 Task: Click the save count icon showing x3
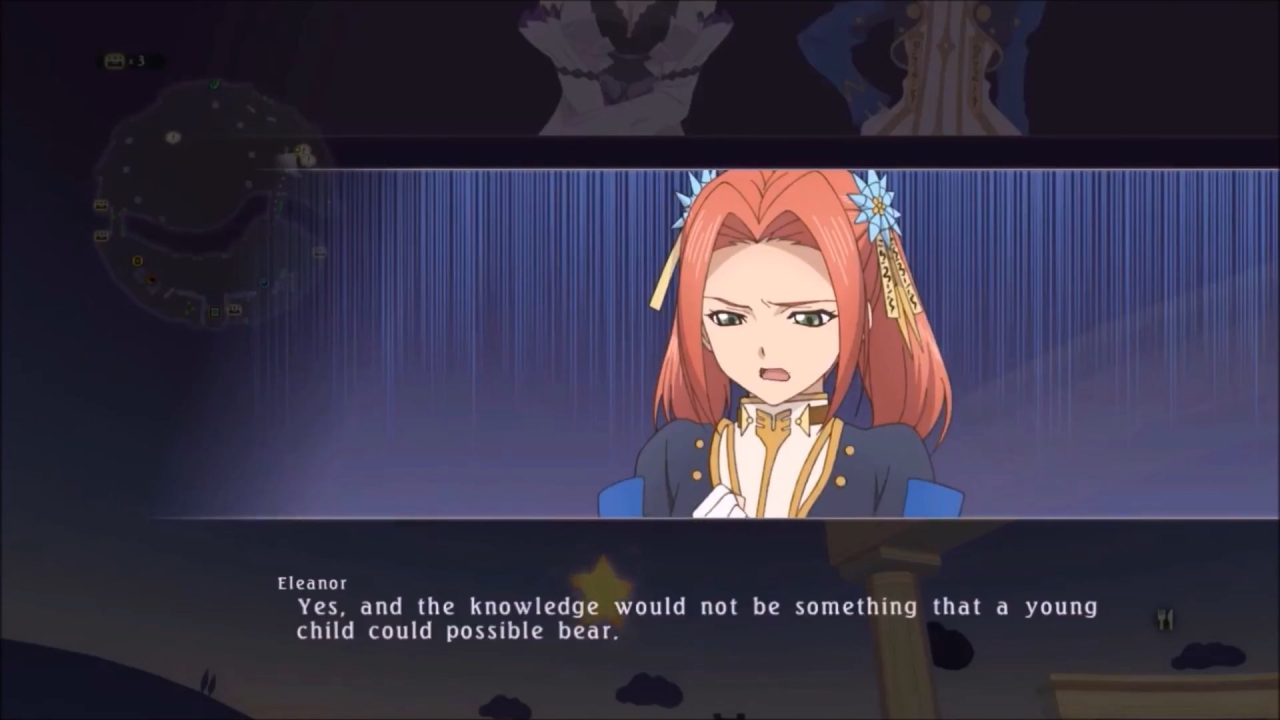coord(114,59)
